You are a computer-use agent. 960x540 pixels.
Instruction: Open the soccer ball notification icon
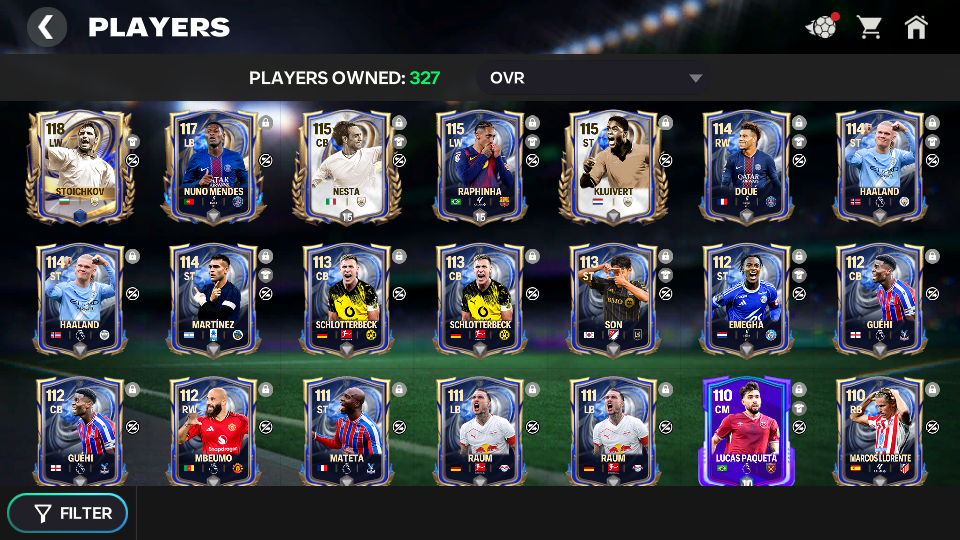coord(821,27)
